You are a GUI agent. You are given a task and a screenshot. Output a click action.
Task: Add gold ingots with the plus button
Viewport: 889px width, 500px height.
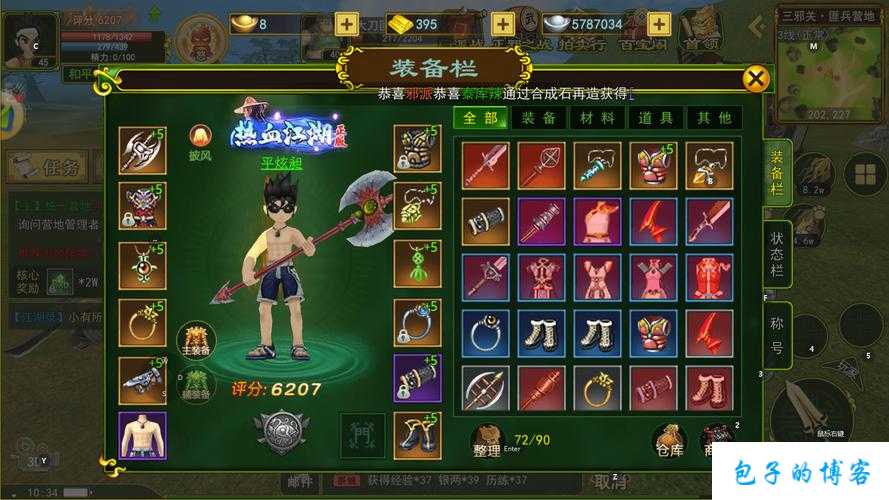pyautogui.click(x=501, y=23)
